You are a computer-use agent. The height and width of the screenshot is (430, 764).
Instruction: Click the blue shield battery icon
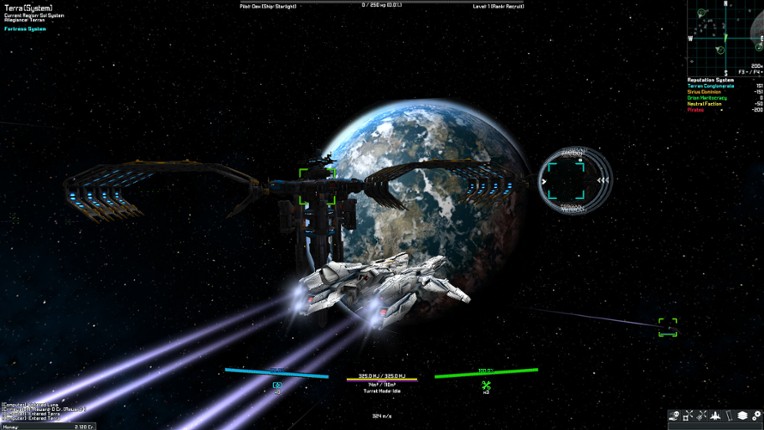pyautogui.click(x=277, y=386)
